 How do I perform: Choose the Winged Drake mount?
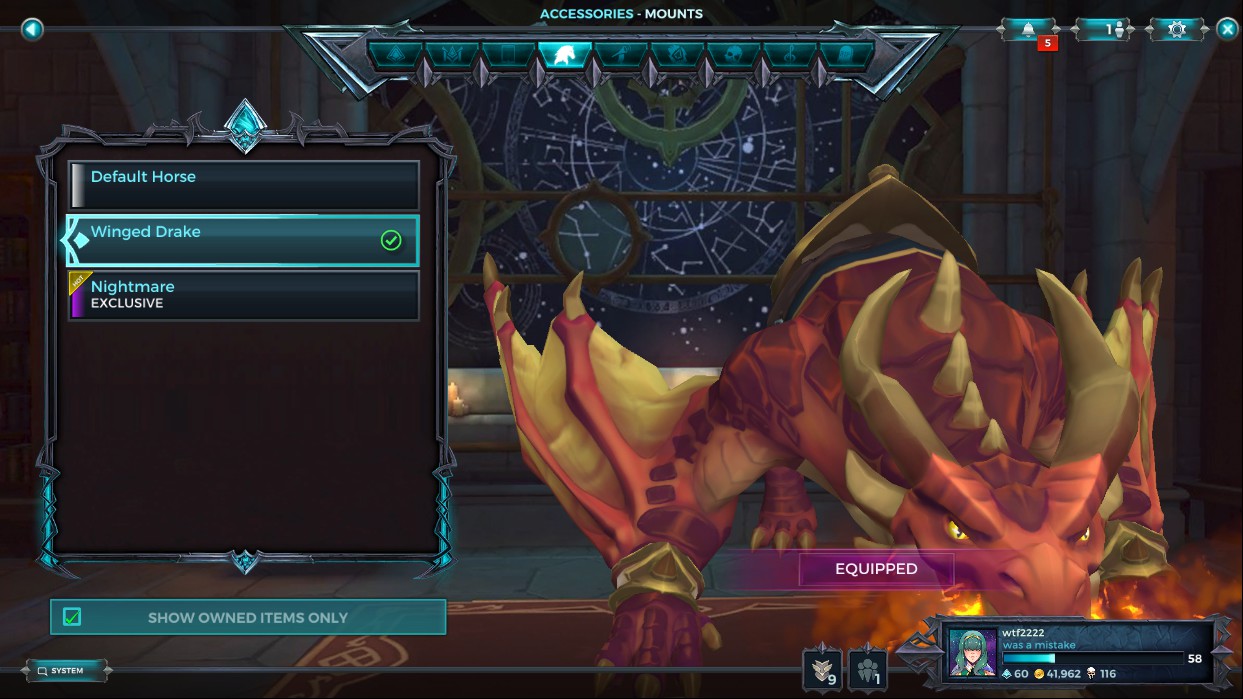(244, 240)
